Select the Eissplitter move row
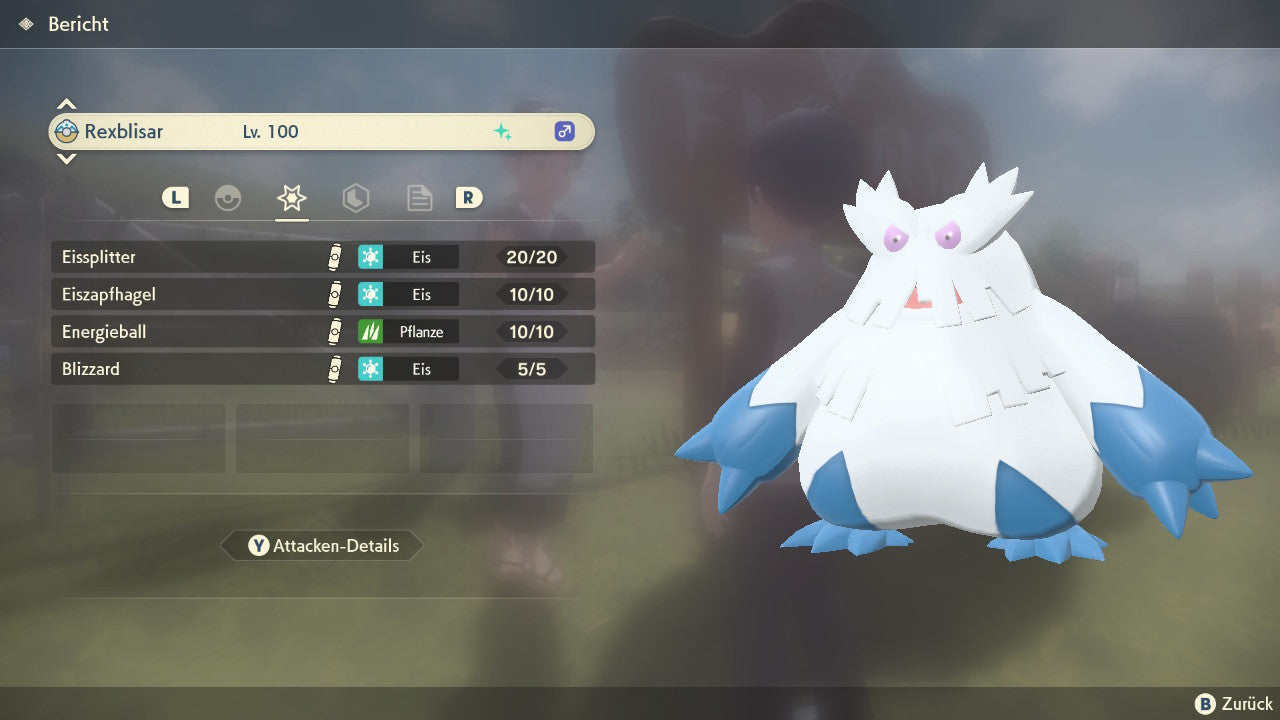 tap(322, 257)
